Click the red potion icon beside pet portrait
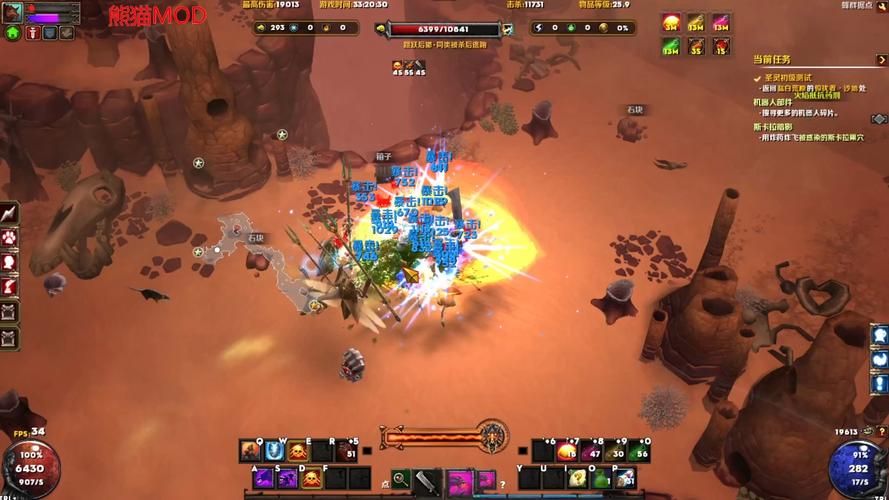Viewport: 889px width, 500px height. [x=32, y=32]
